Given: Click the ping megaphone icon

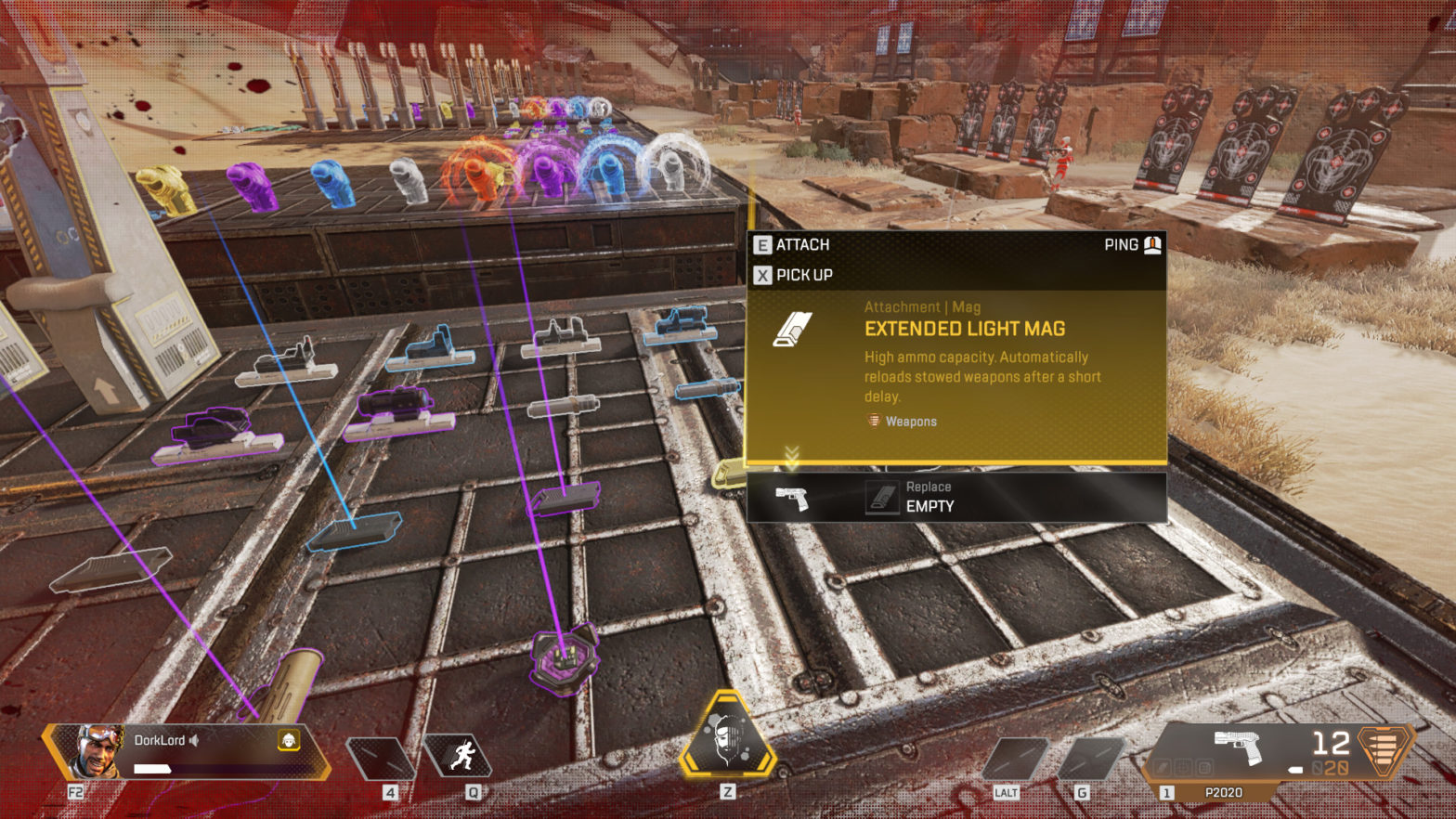Looking at the screenshot, I should 1151,244.
